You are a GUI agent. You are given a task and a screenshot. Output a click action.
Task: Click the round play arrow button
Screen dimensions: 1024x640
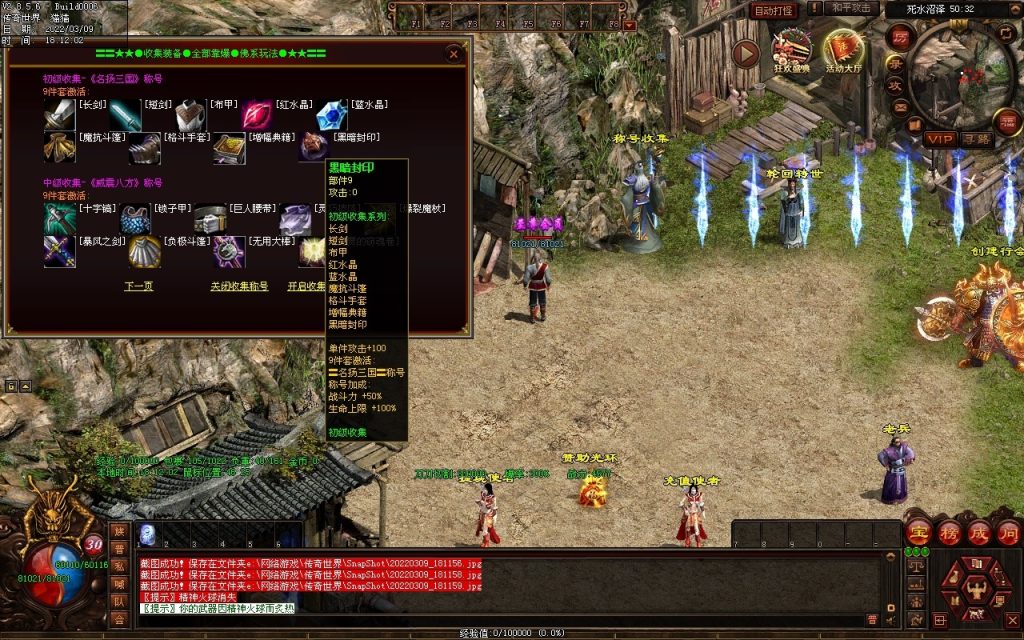pyautogui.click(x=745, y=53)
